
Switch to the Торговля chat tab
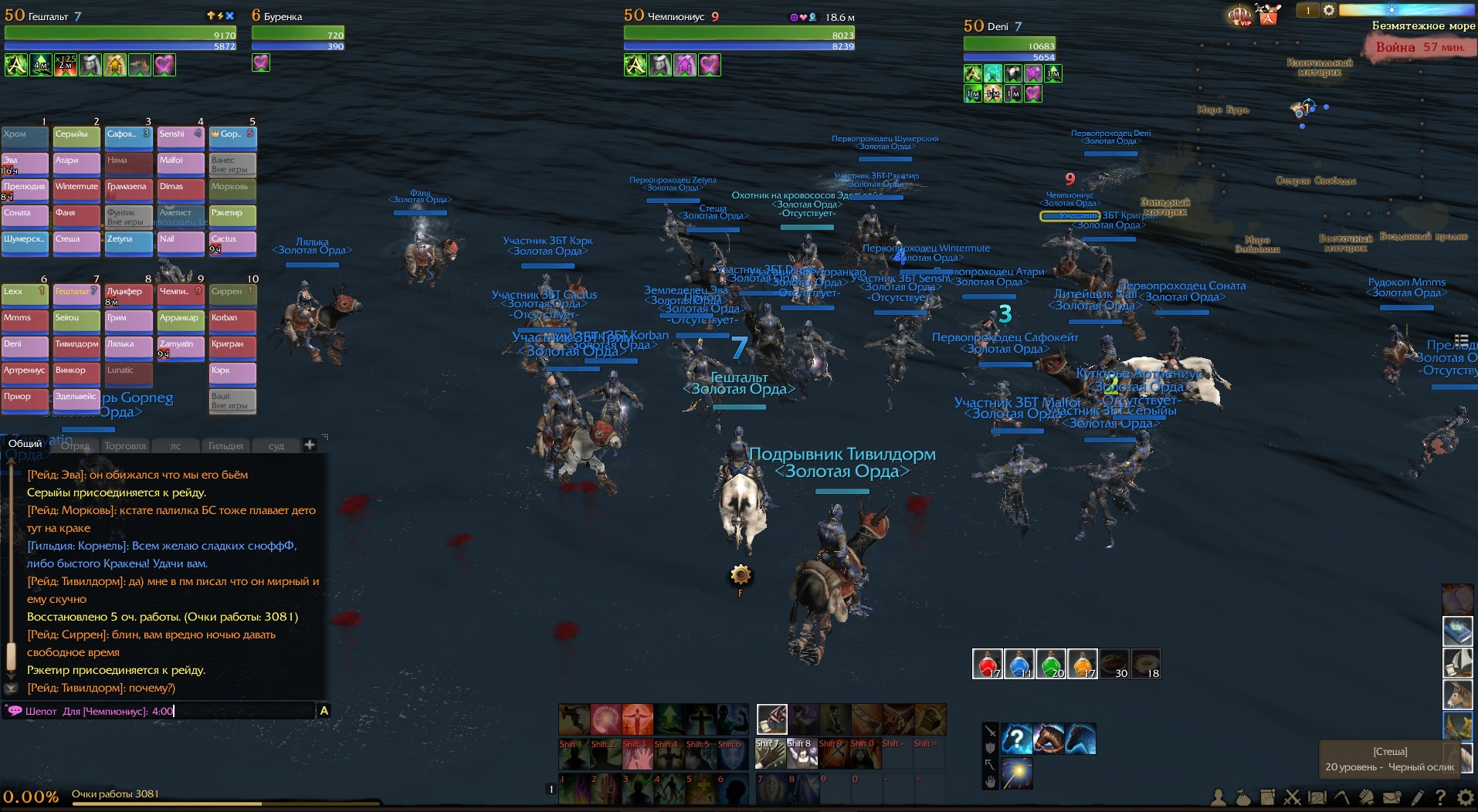(125, 445)
